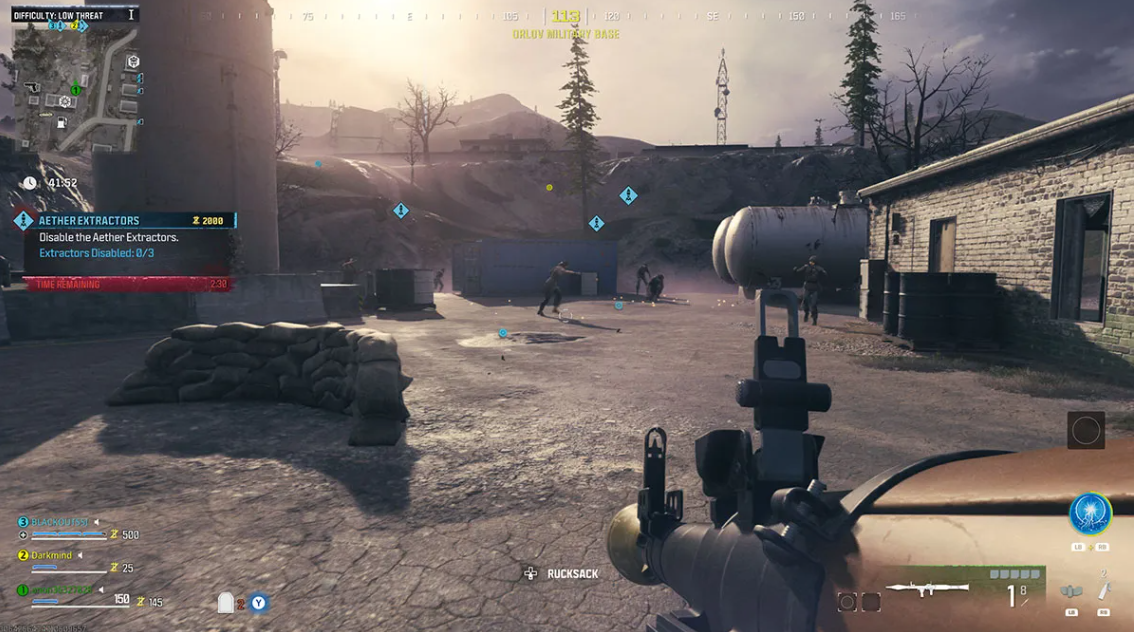Select the gas station marker on the minimap
Viewport: 1134px width, 632px height.
point(61,123)
